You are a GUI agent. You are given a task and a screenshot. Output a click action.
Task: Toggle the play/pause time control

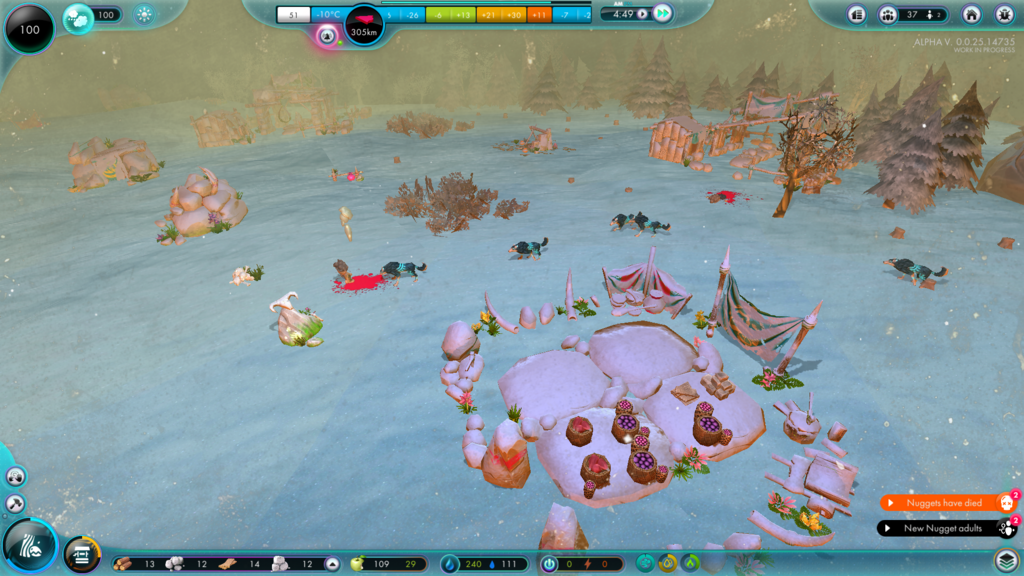pos(642,14)
